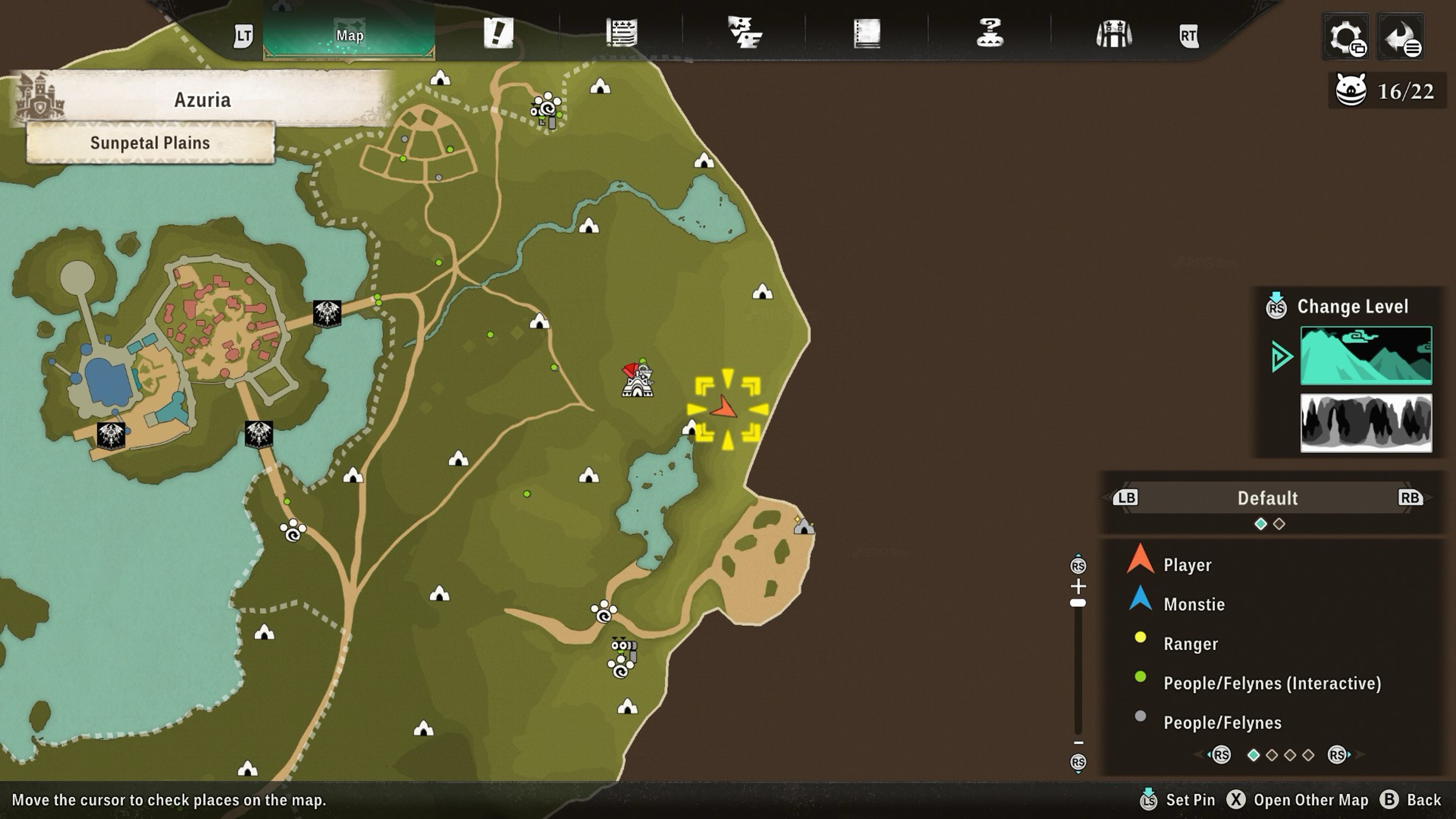The width and height of the screenshot is (1456, 819).
Task: Click the Azuria region banner
Action: point(202,100)
